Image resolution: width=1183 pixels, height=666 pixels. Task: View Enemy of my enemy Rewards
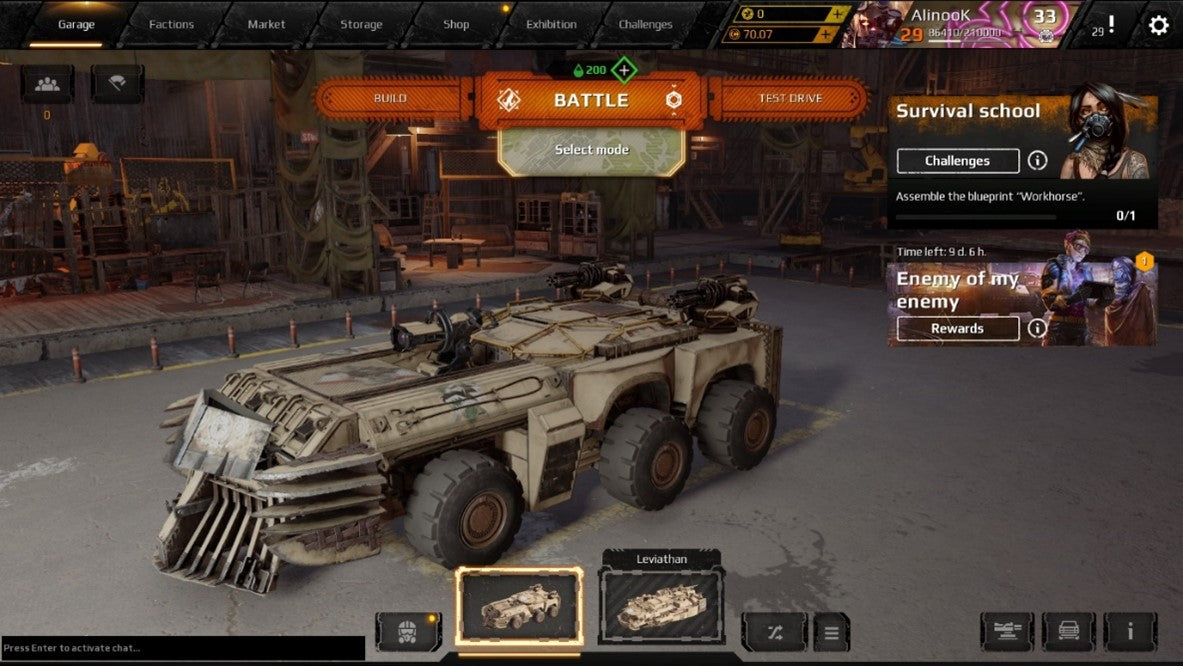tap(957, 329)
